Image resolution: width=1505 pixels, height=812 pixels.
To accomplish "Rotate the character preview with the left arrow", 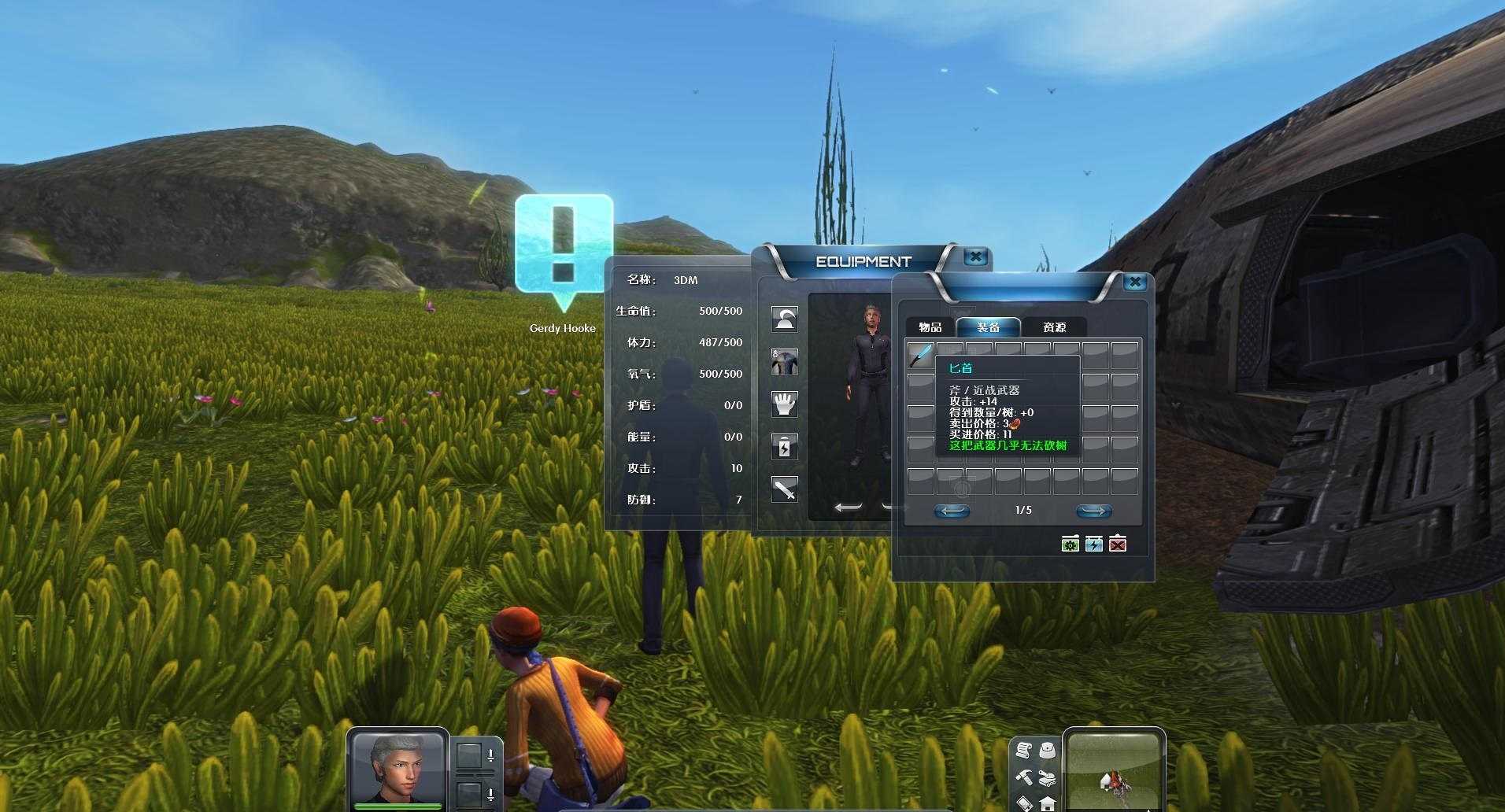I will pyautogui.click(x=848, y=507).
